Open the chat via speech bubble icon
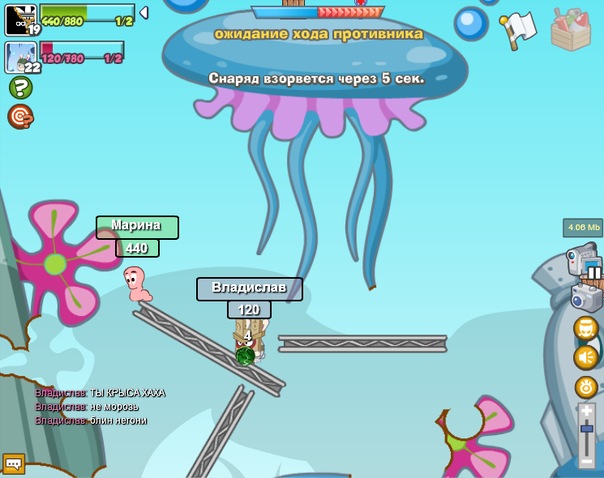This screenshot has height=478, width=604. click(x=13, y=463)
